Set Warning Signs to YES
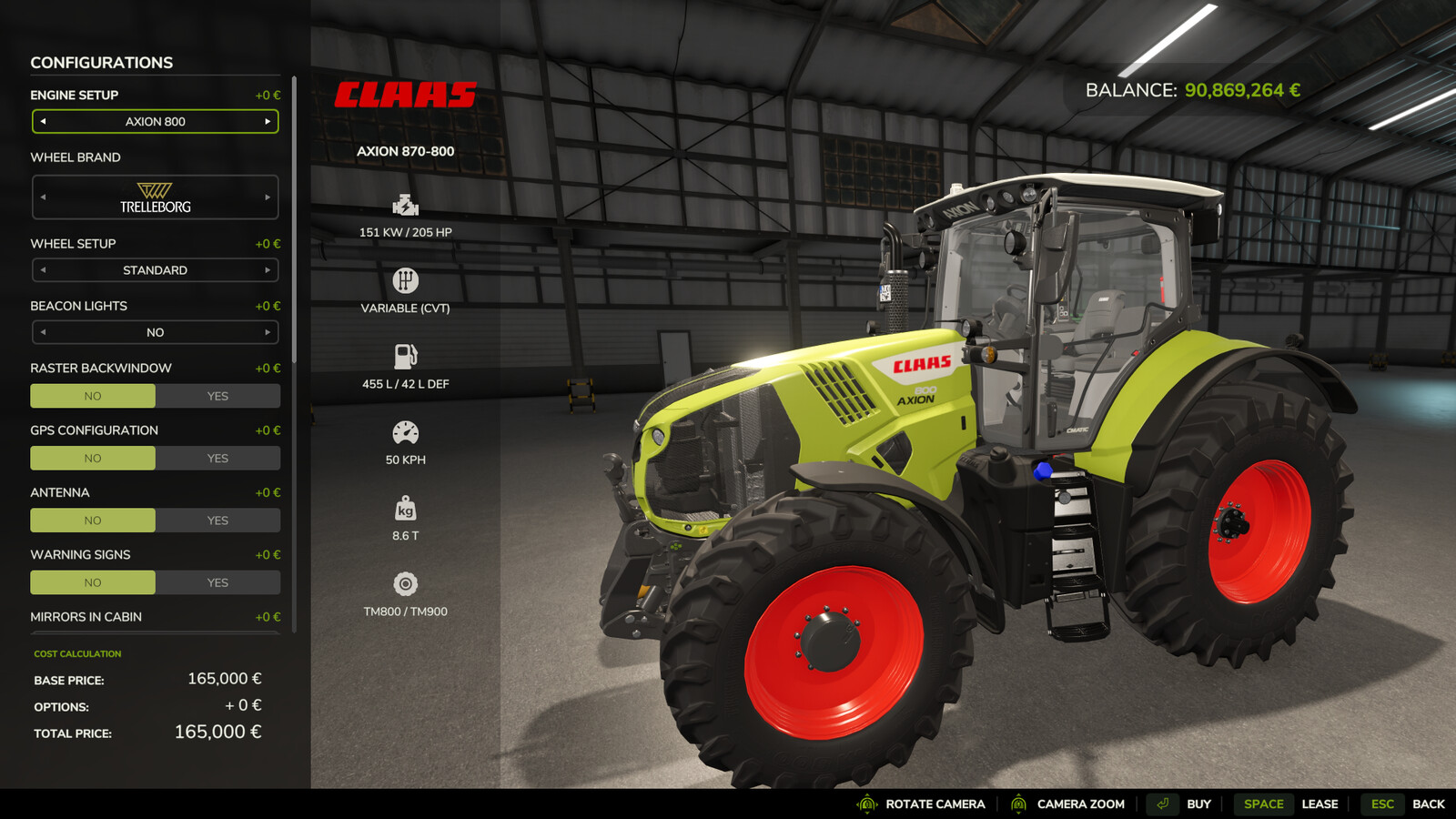1456x819 pixels. pos(217,581)
